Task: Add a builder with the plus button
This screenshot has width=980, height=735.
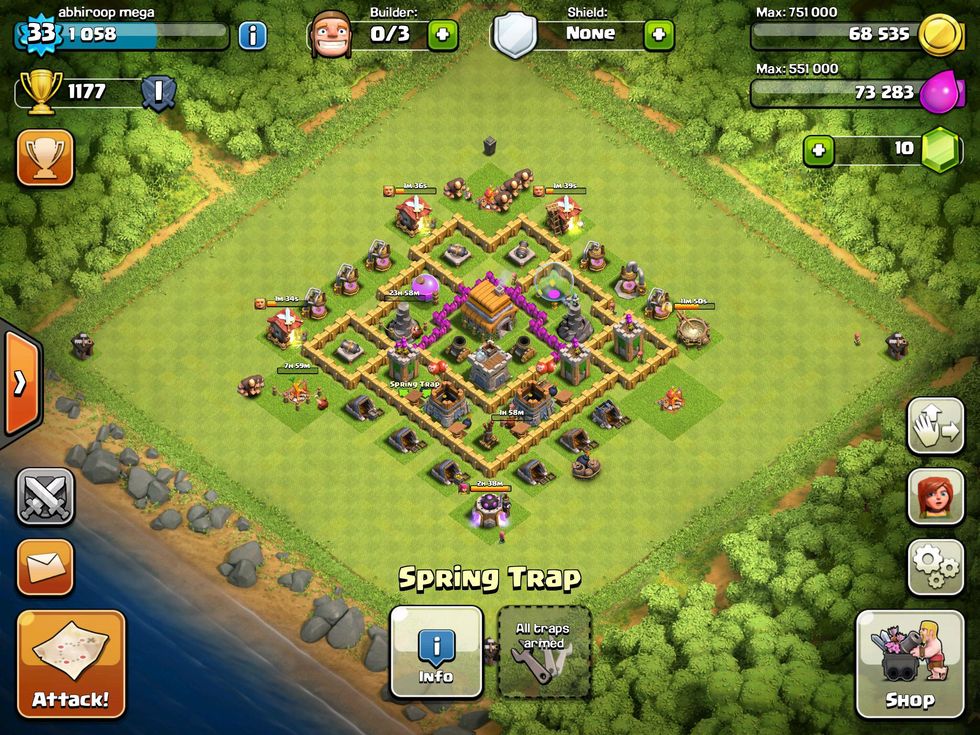Action: point(443,35)
